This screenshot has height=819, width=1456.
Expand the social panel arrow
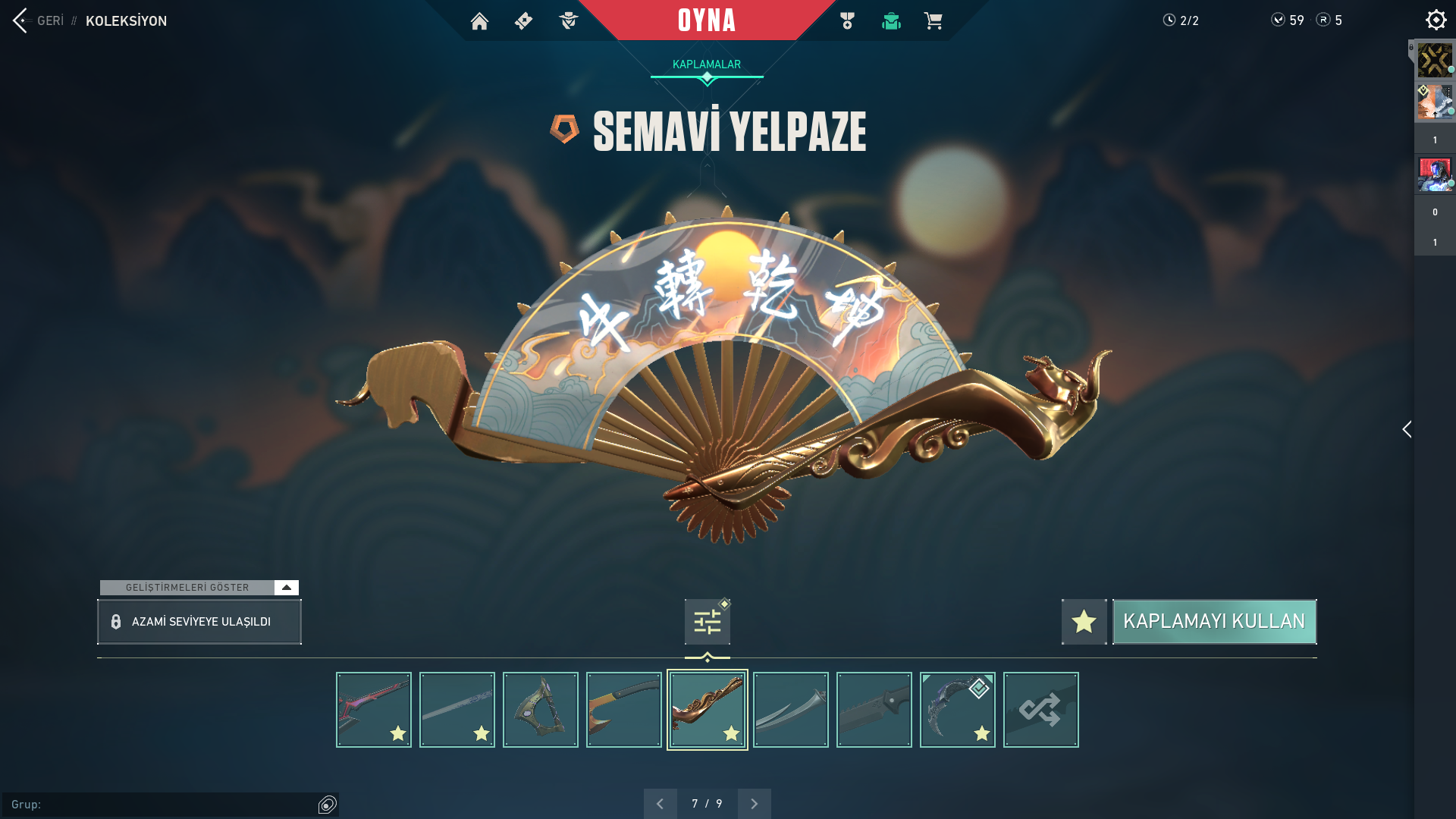click(1407, 429)
